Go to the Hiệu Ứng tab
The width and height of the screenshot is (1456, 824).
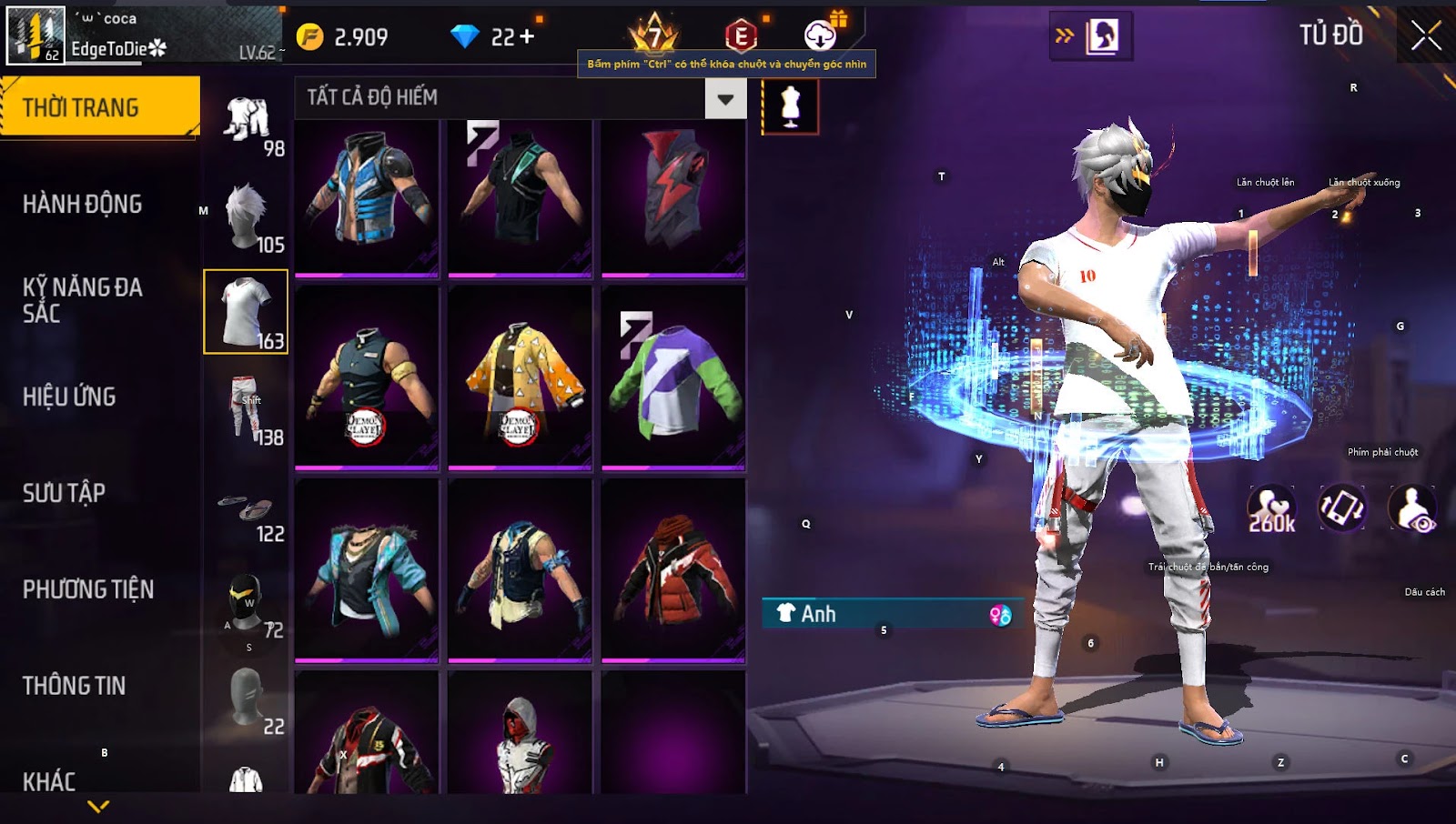(x=70, y=397)
